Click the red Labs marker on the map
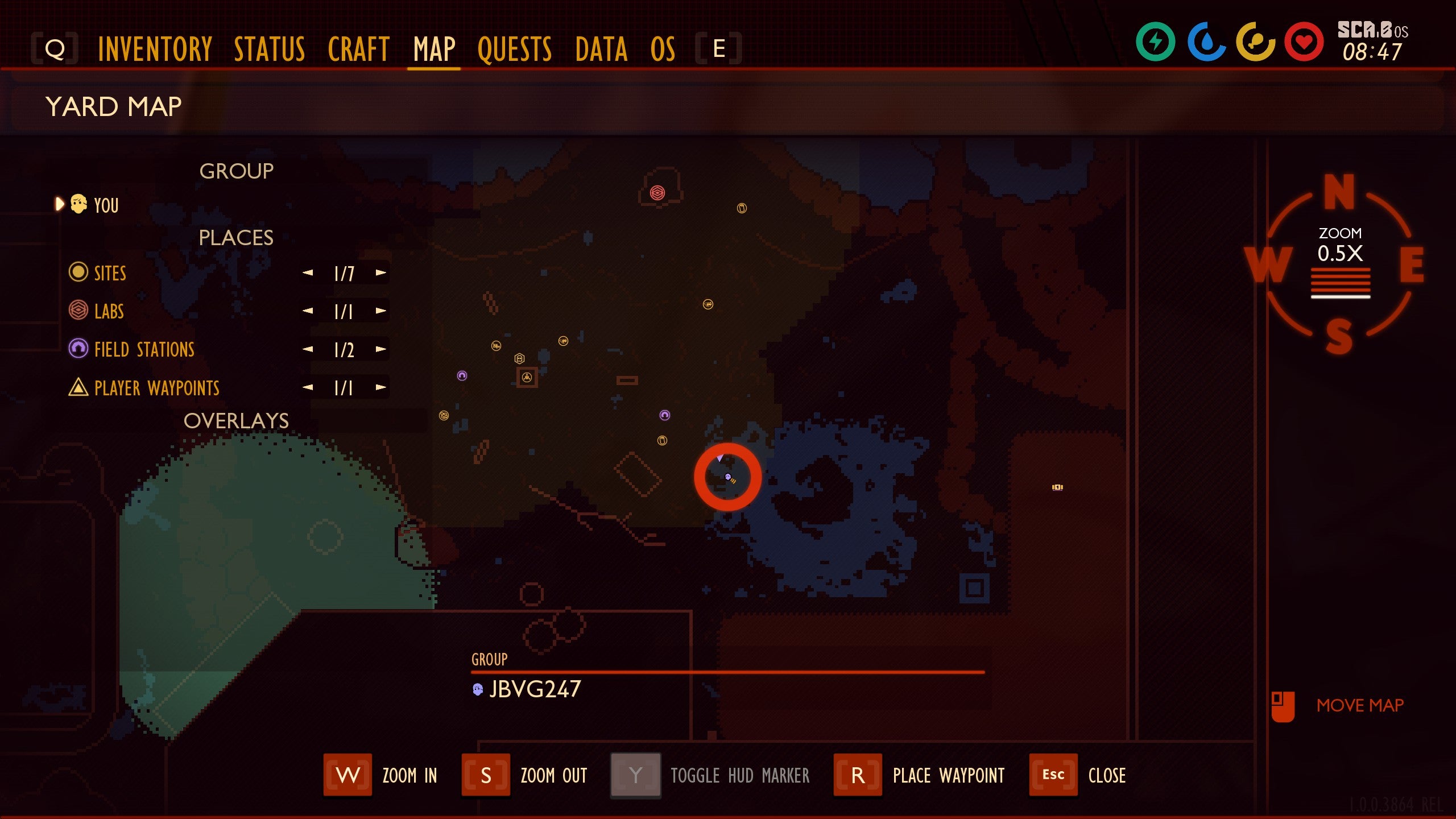The image size is (1456, 819). pyautogui.click(x=657, y=193)
